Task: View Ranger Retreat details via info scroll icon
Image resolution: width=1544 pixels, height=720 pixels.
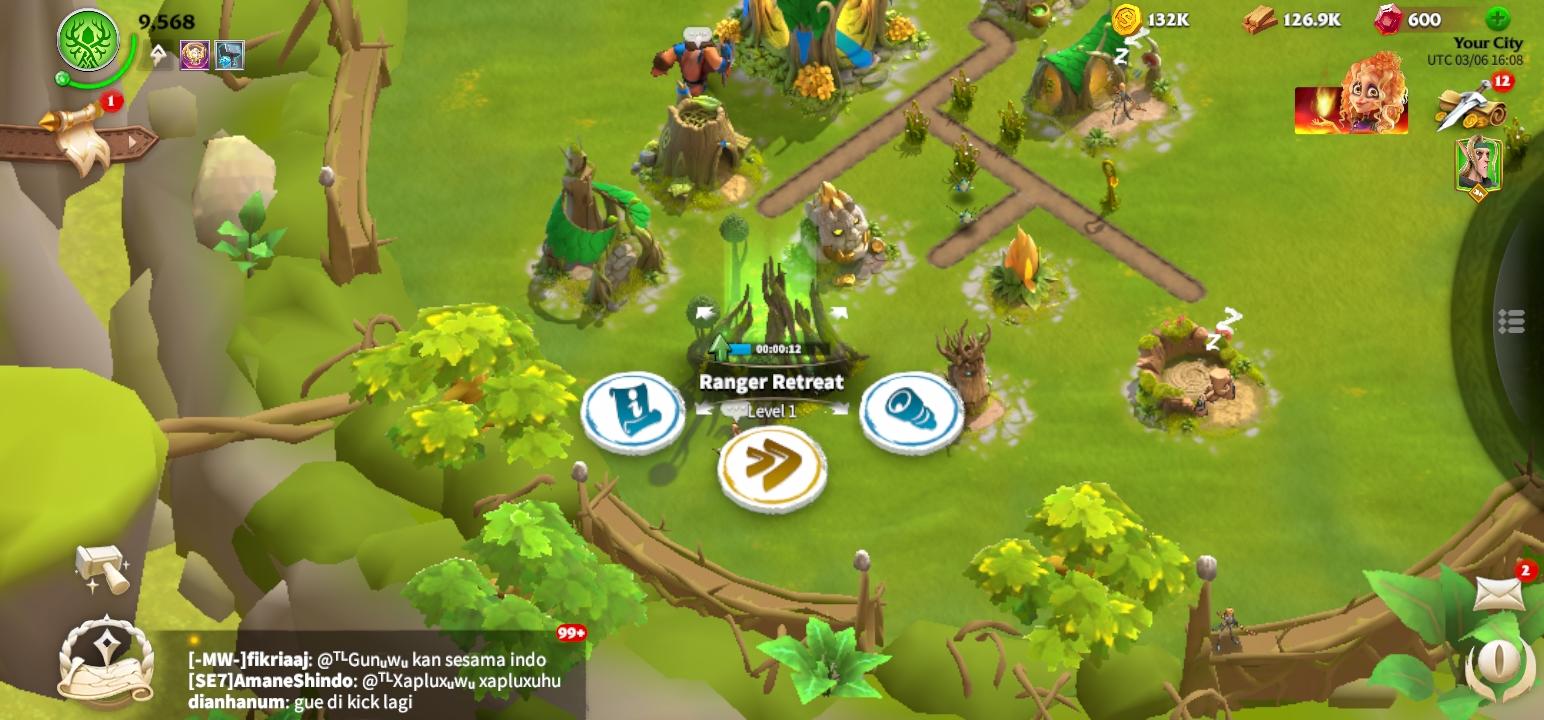Action: point(633,412)
